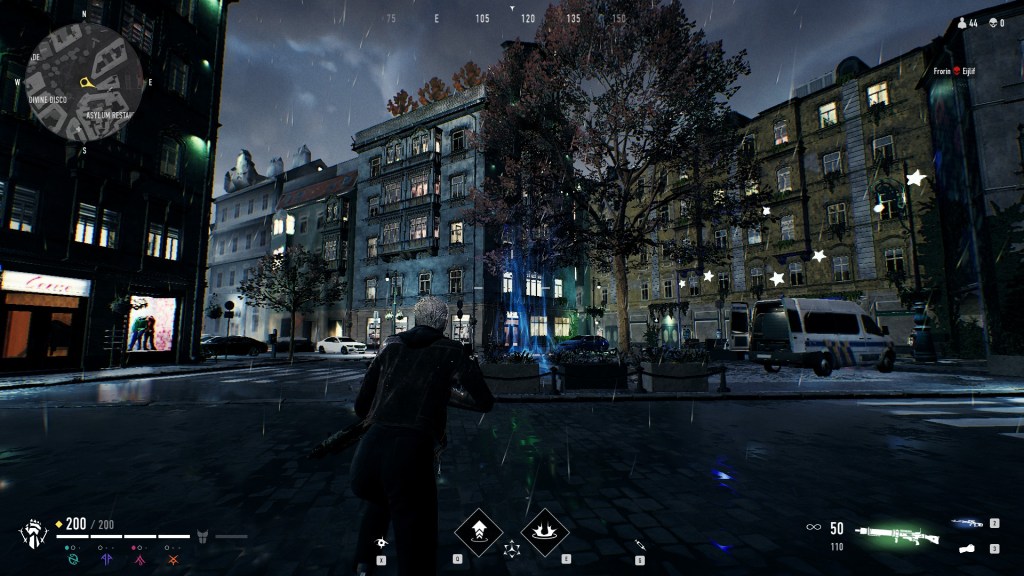Activate the upward arrow diamond ability
The height and width of the screenshot is (576, 1024).
(x=479, y=532)
